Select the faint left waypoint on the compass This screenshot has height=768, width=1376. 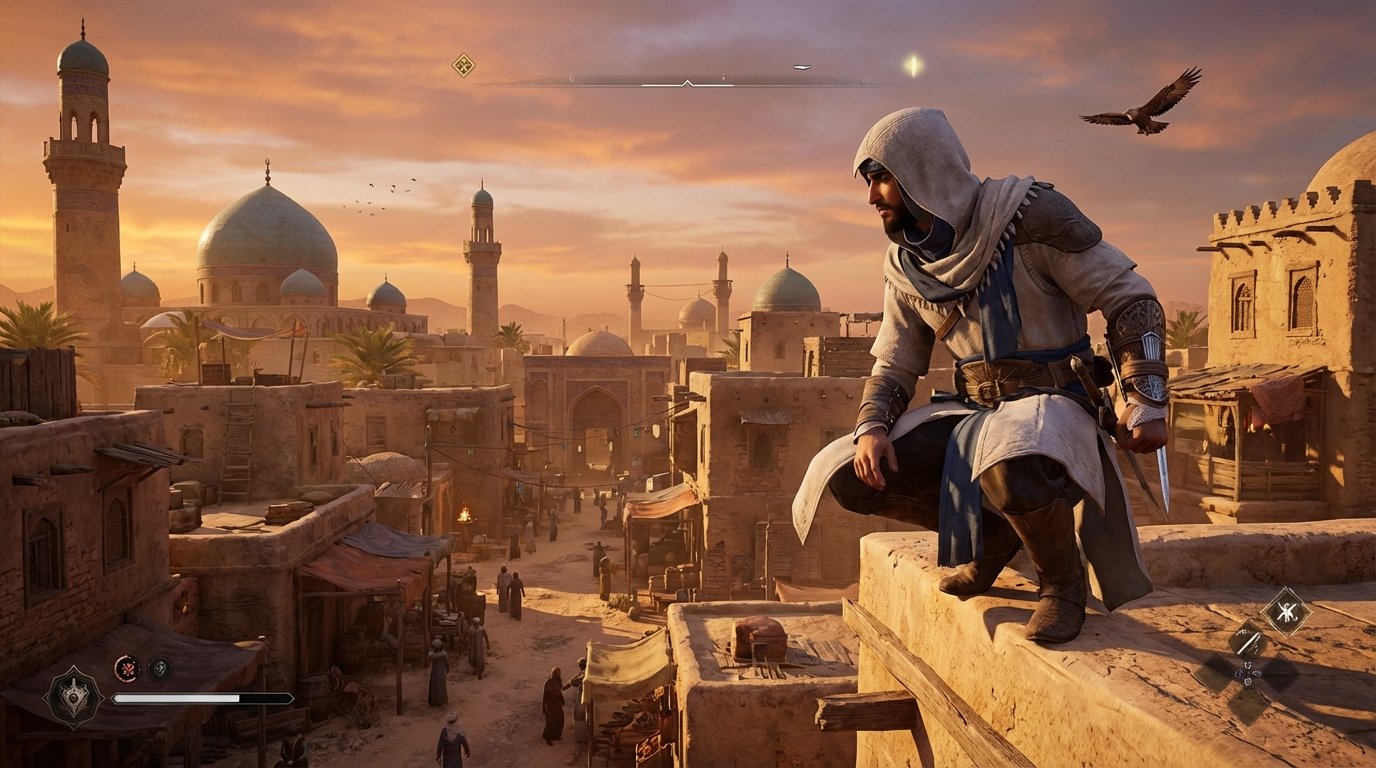(571, 78)
